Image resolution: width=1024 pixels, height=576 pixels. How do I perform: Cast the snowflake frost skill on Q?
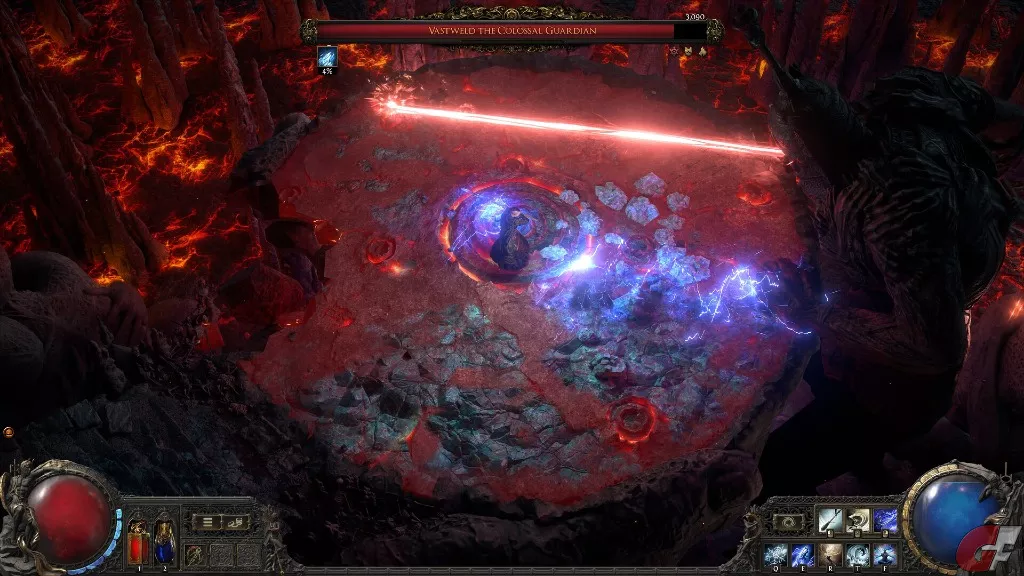coord(775,554)
